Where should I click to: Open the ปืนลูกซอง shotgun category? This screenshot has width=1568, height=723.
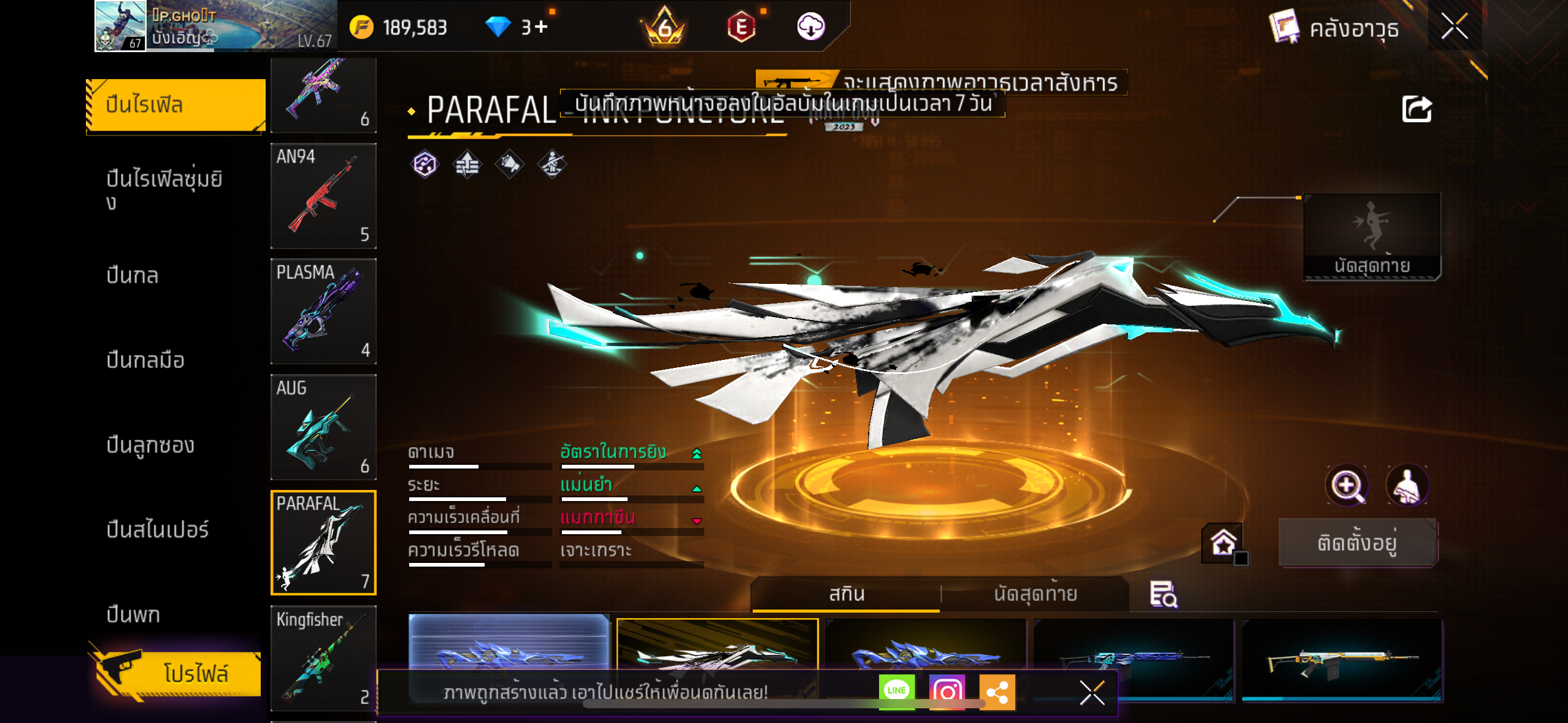[x=150, y=445]
